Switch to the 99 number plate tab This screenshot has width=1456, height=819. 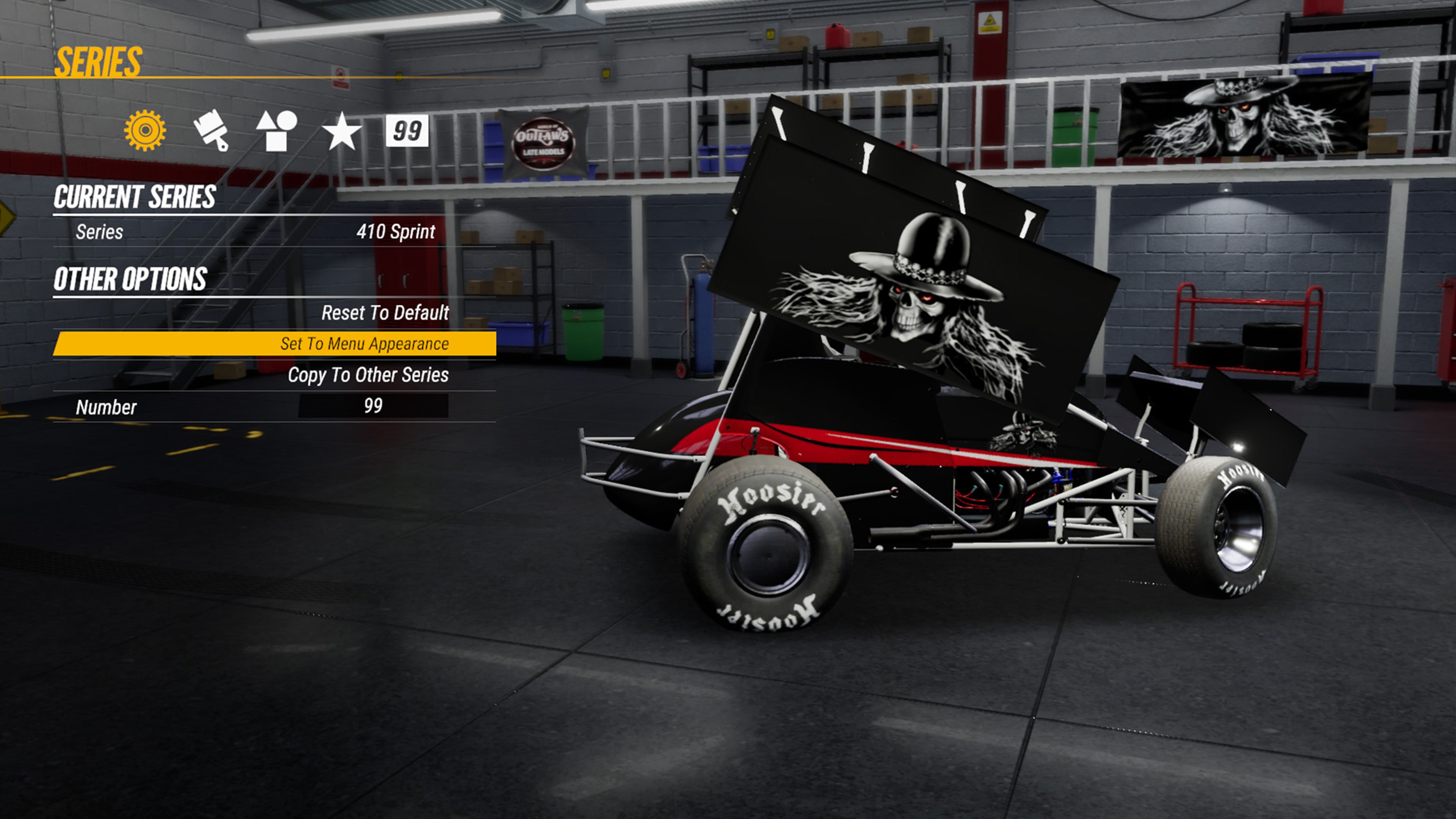(407, 130)
